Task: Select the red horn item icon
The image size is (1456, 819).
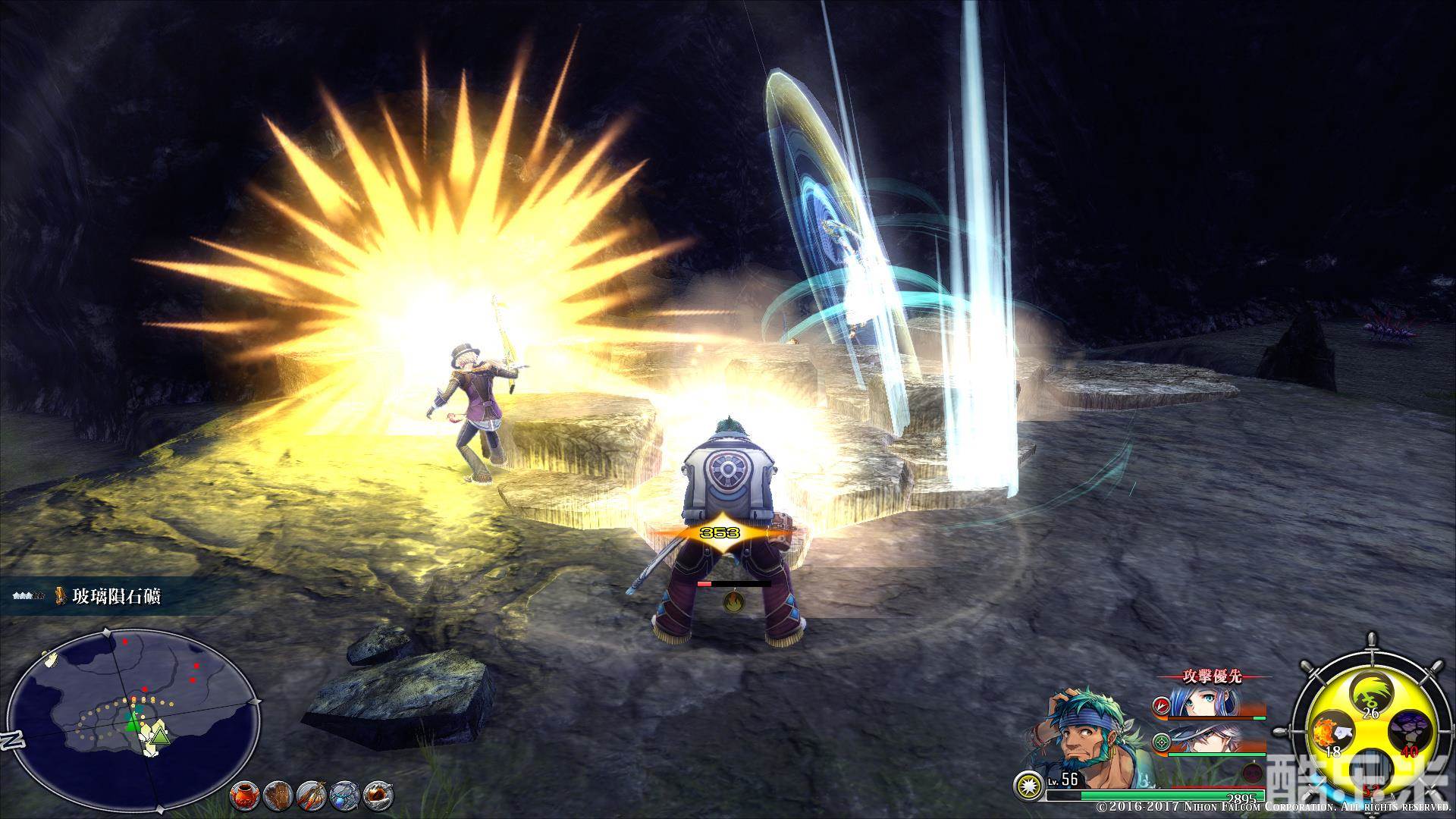Action: (x=378, y=793)
